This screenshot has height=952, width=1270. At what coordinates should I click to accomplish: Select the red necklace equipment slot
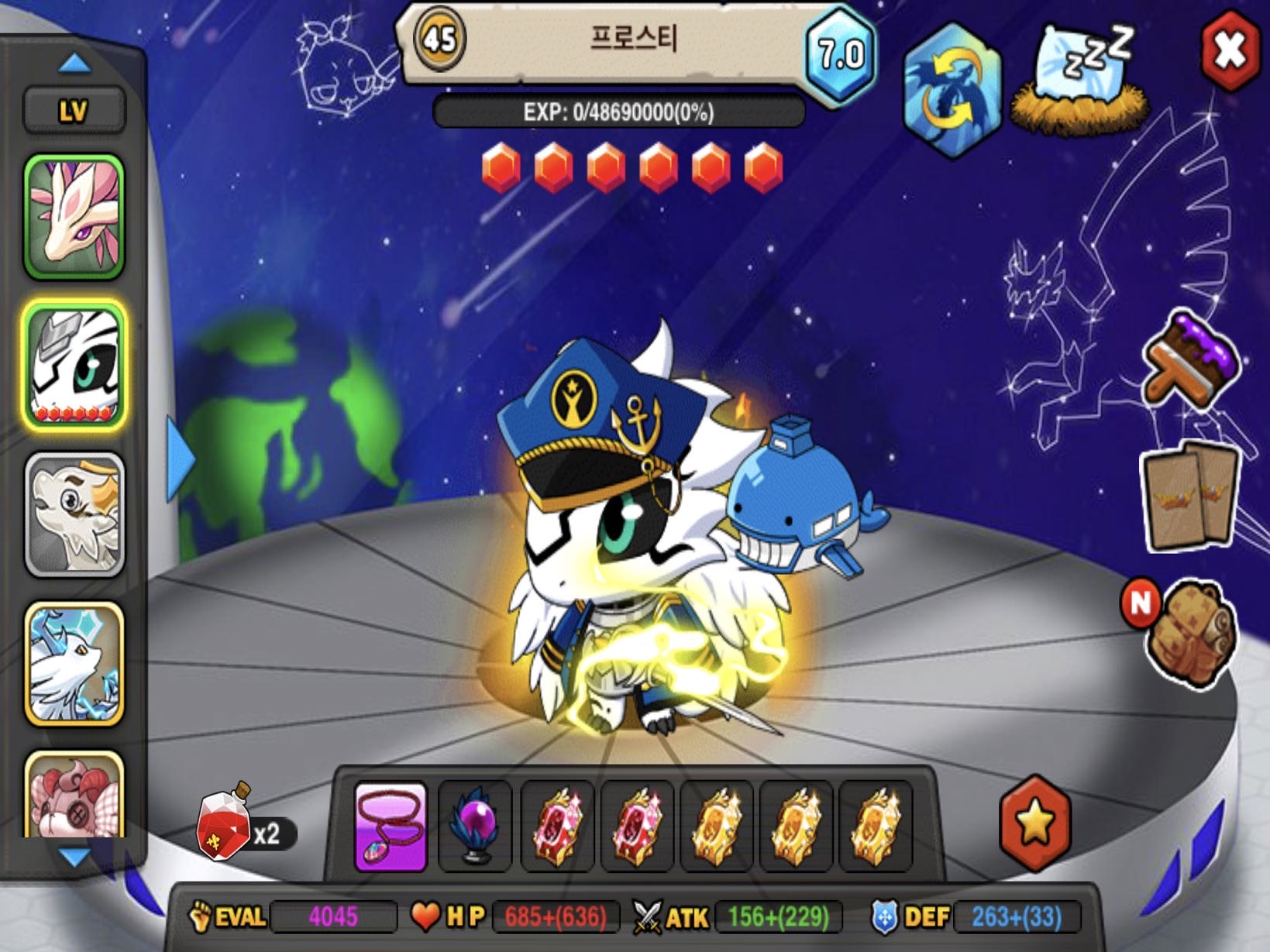tap(391, 826)
